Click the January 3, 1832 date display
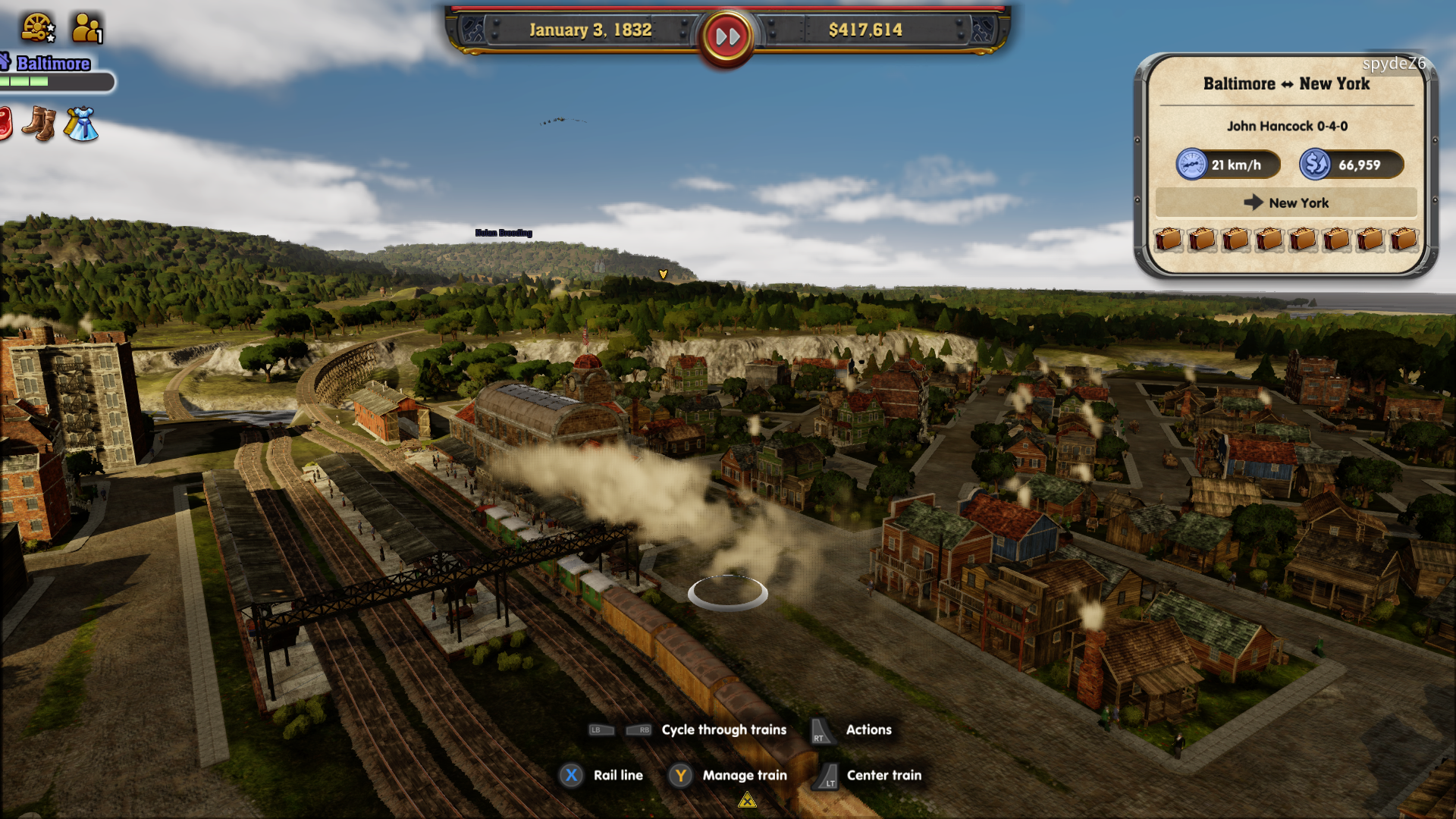Screen dimensions: 1456x819 click(590, 31)
